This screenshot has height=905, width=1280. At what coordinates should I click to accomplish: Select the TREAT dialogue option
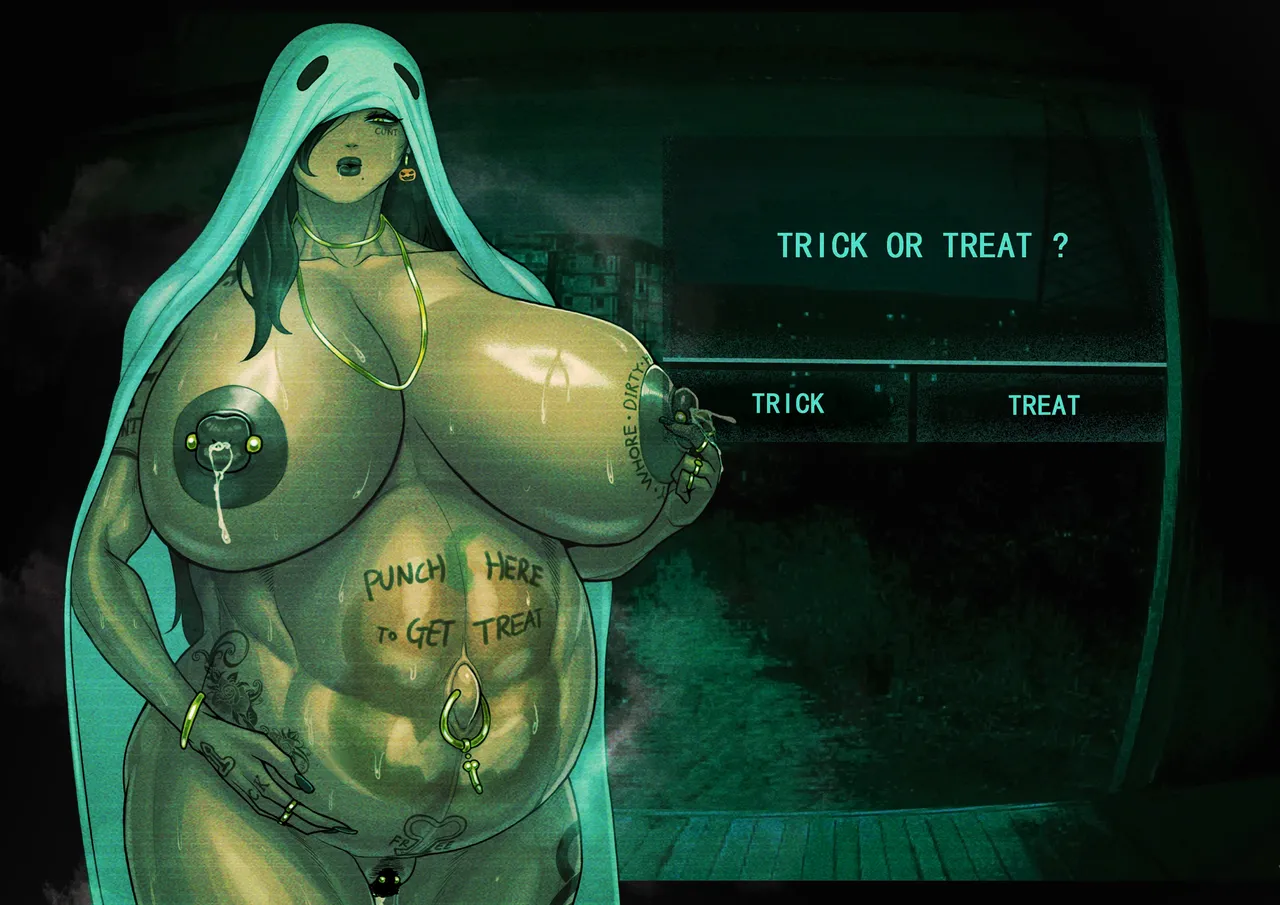1043,405
